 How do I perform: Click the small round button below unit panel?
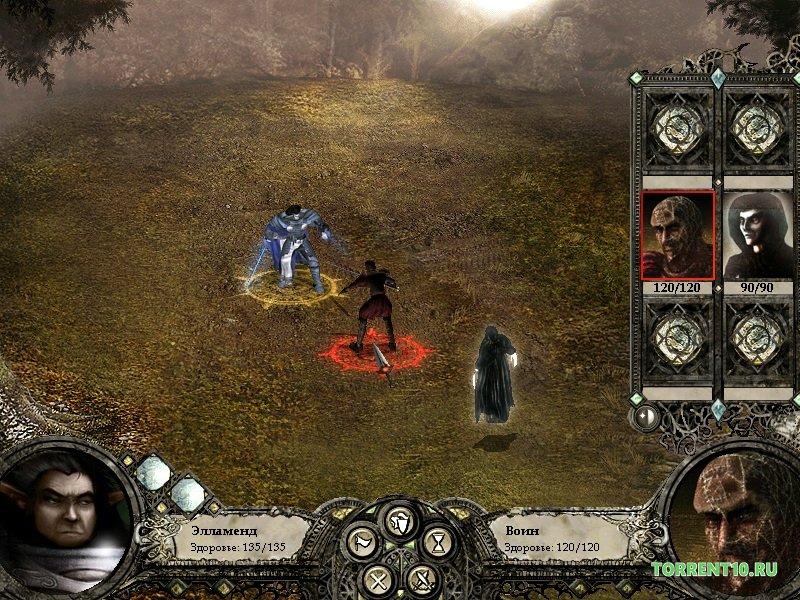point(646,416)
